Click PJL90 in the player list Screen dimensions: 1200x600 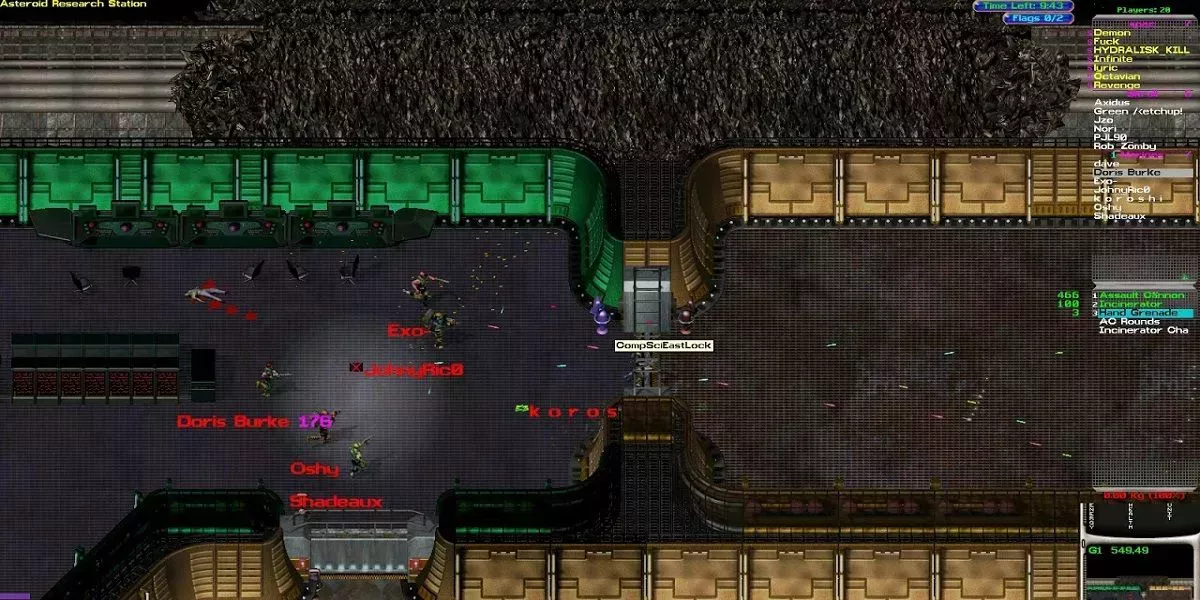tap(1109, 137)
